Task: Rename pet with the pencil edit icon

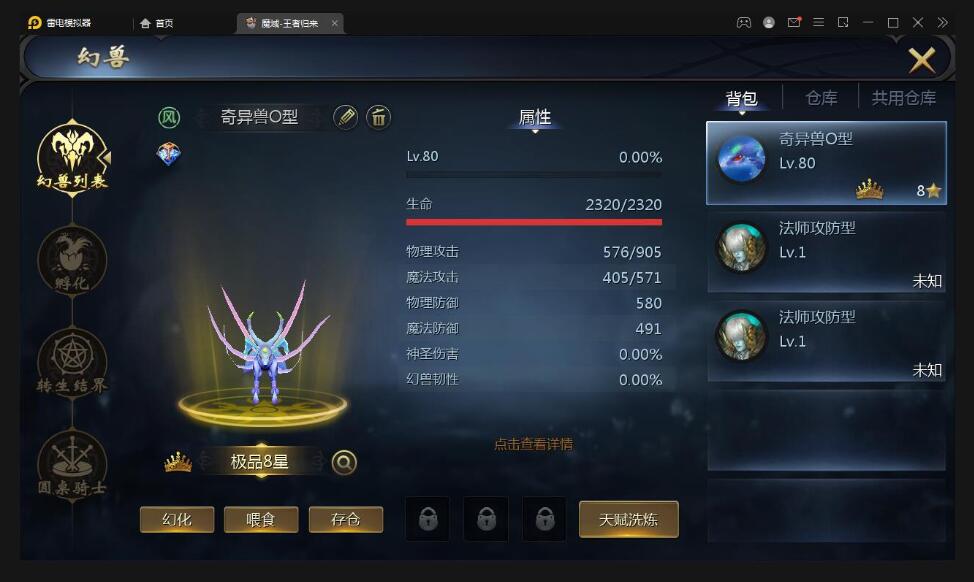Action: tap(345, 117)
